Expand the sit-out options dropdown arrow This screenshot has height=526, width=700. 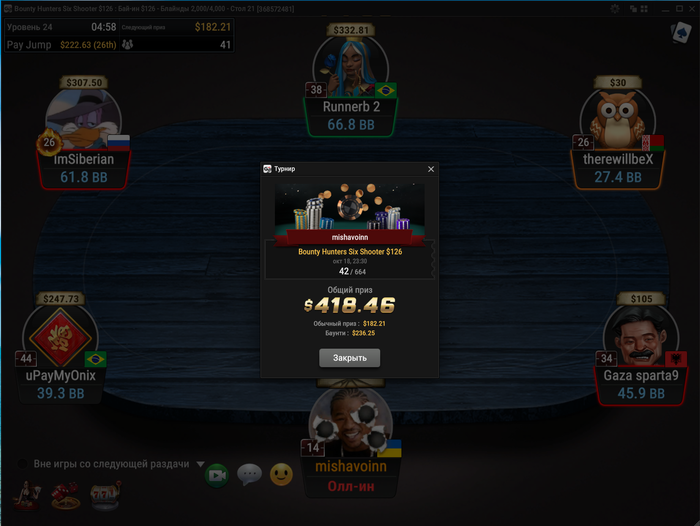[200, 464]
